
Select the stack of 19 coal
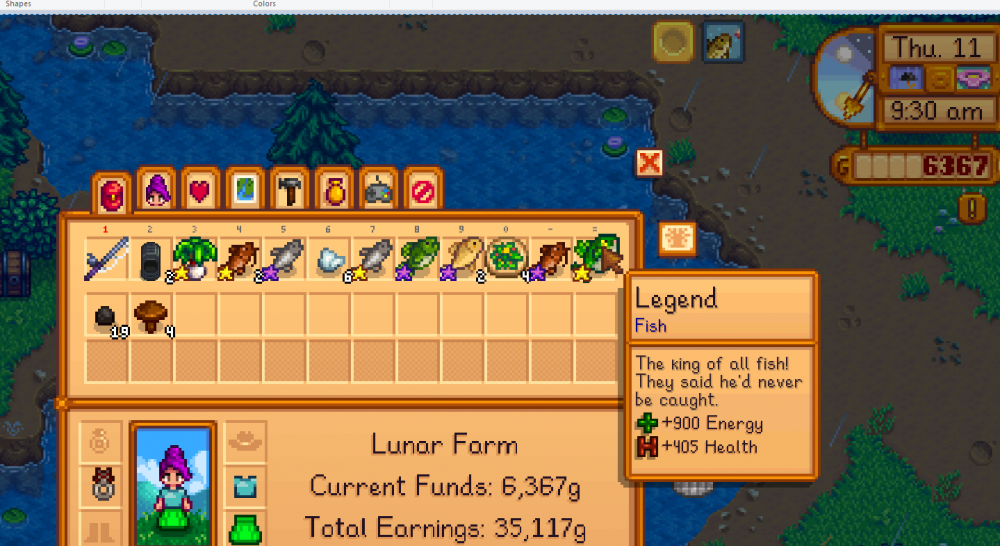[105, 315]
